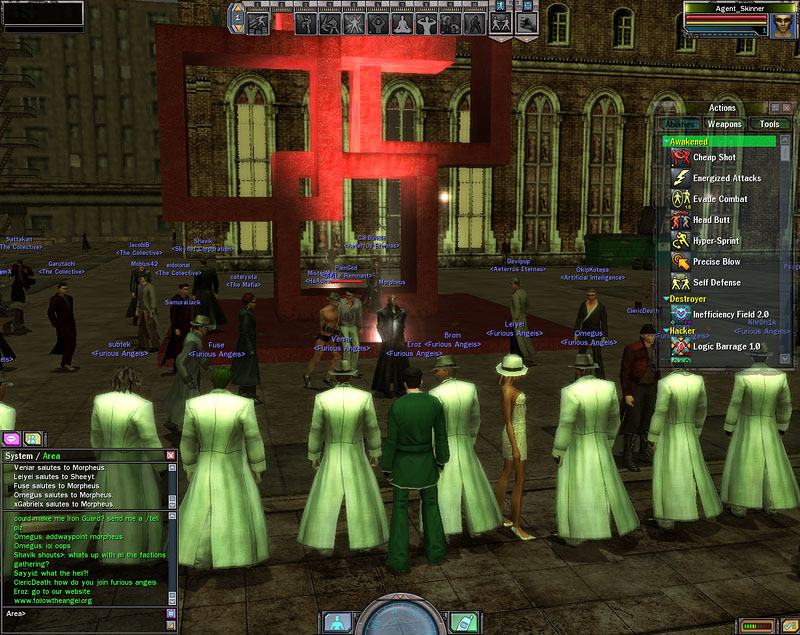Activate Hyper-Sprint
This screenshot has height=635, width=800.
click(x=716, y=241)
